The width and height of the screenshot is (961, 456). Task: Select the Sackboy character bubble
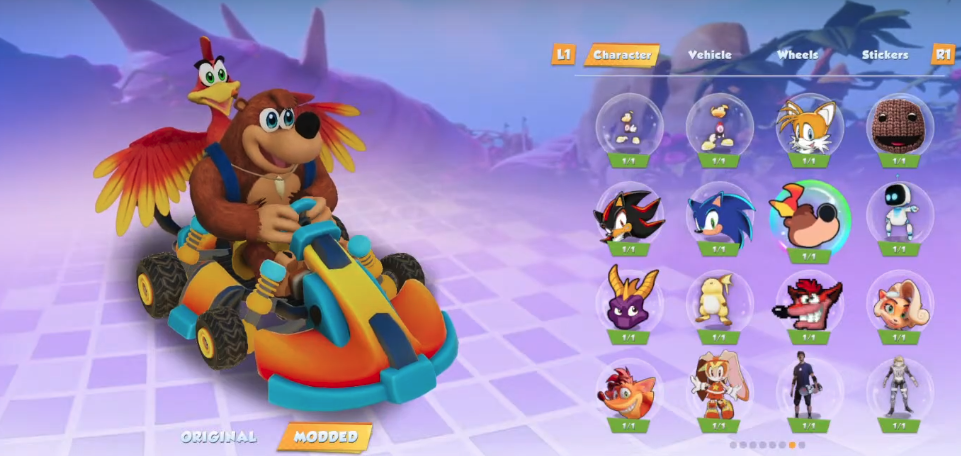pos(900,124)
